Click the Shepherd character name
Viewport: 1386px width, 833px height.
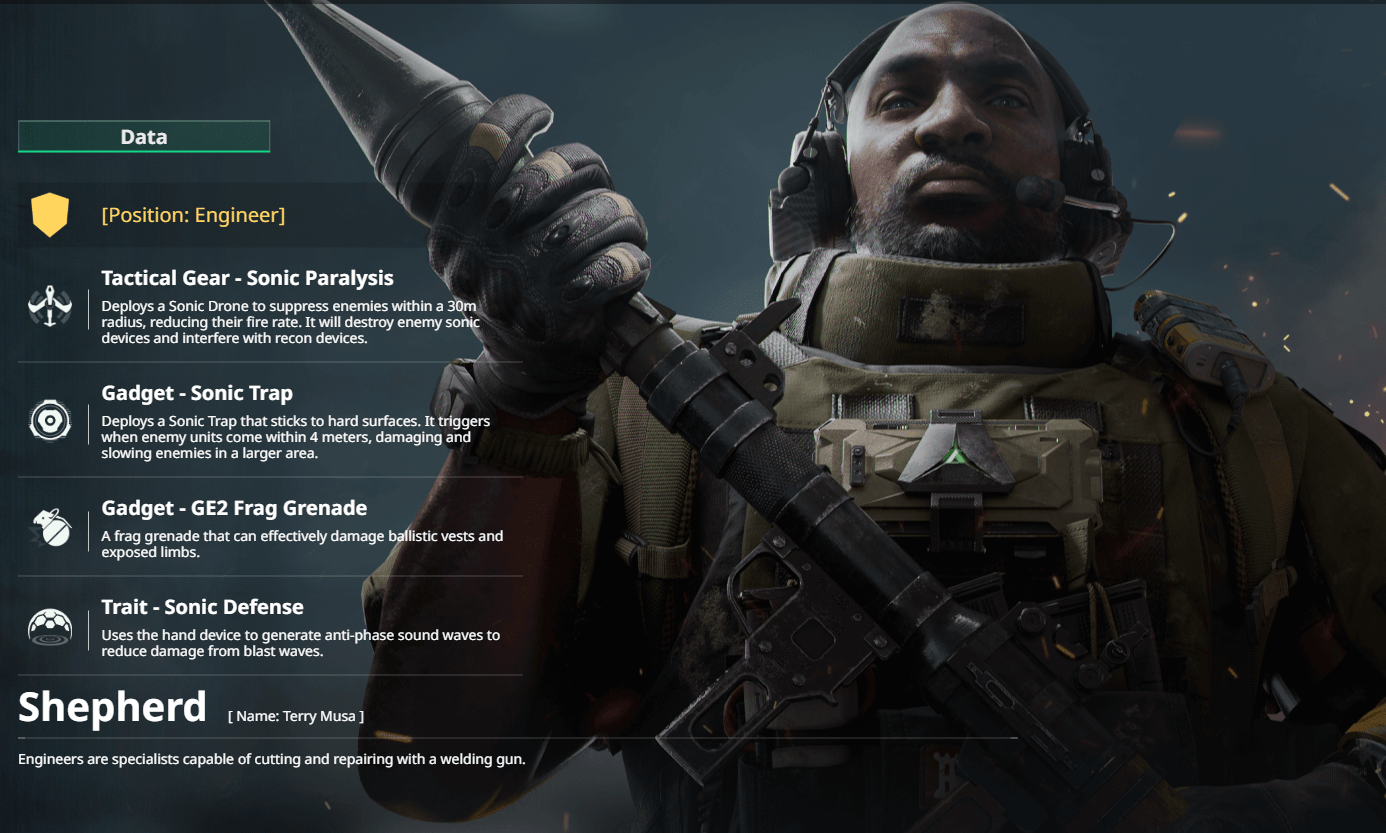pos(112,707)
